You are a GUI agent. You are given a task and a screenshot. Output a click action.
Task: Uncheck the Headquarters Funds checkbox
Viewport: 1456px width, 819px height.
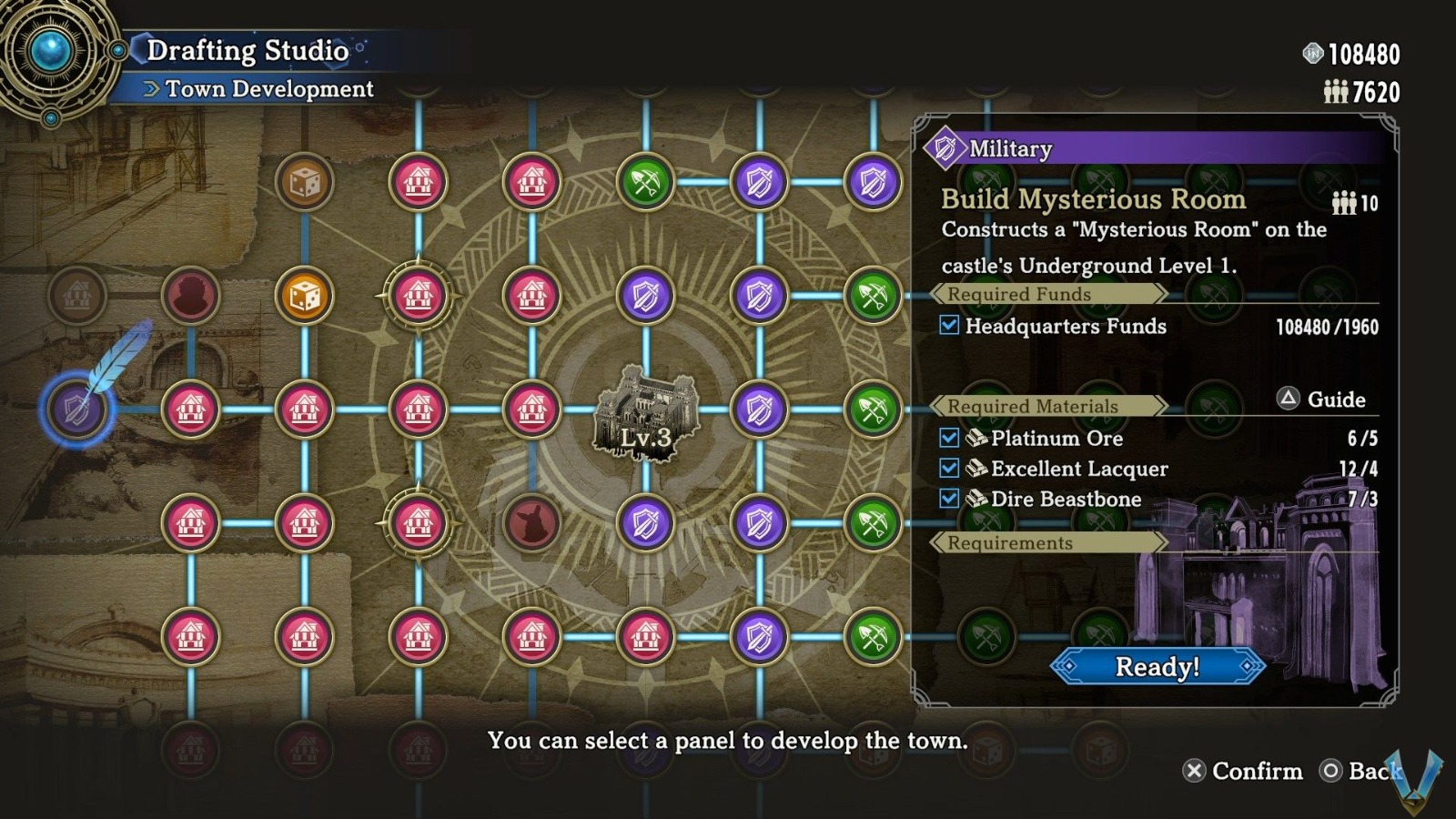tap(949, 326)
